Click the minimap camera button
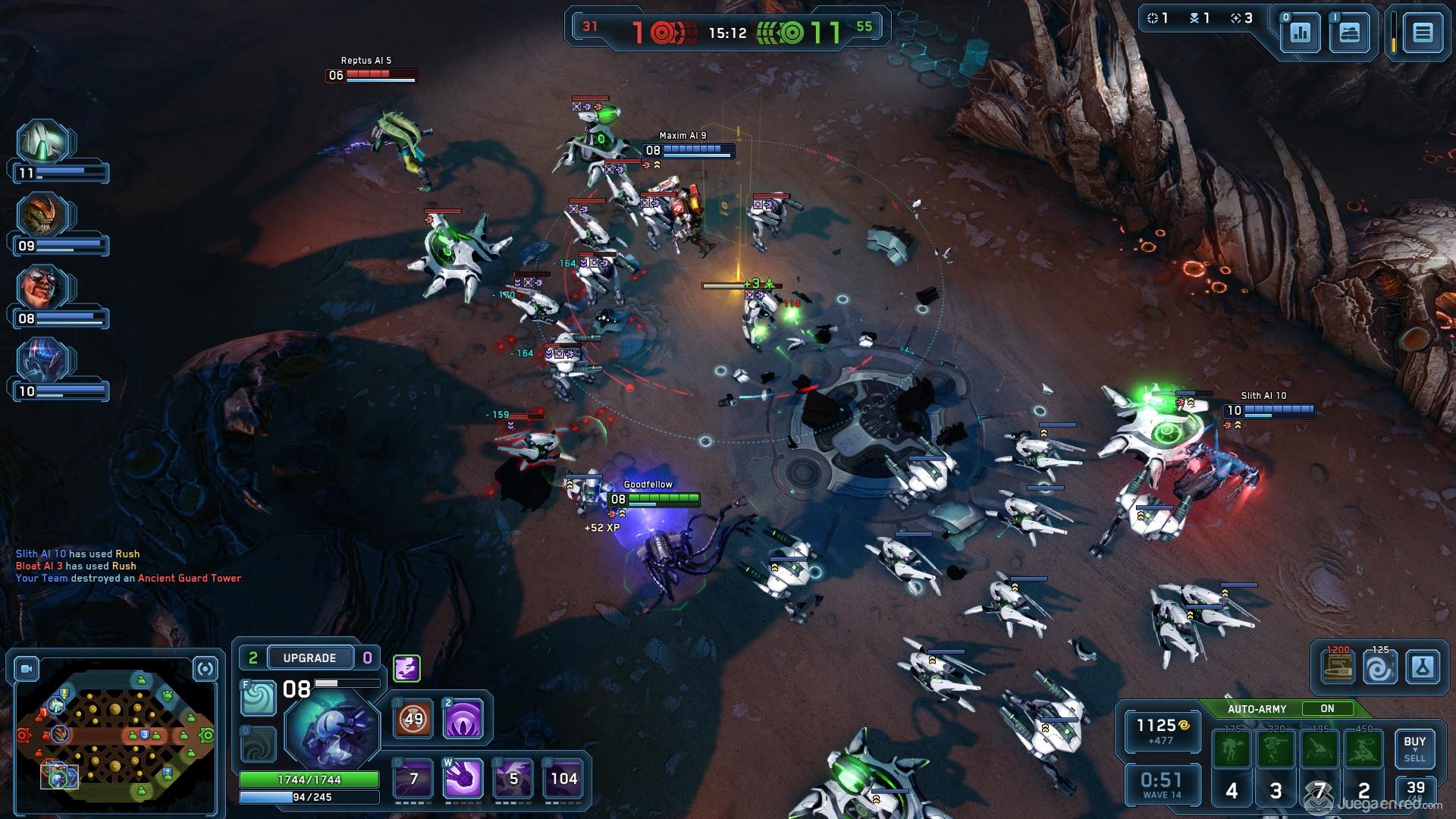Screen dimensions: 1456x819 point(27,669)
